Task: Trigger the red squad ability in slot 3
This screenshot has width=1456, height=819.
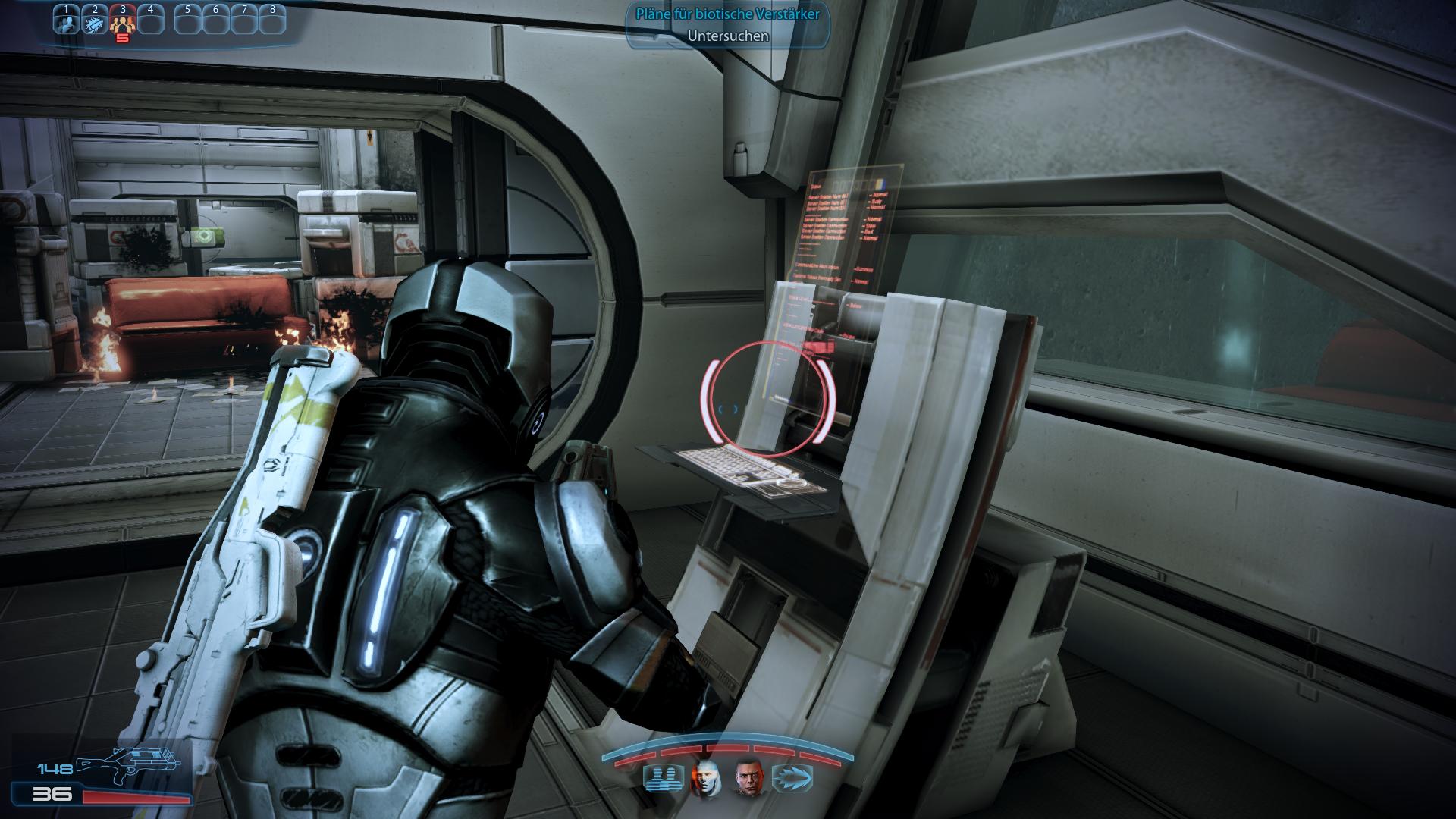Action: pyautogui.click(x=123, y=24)
